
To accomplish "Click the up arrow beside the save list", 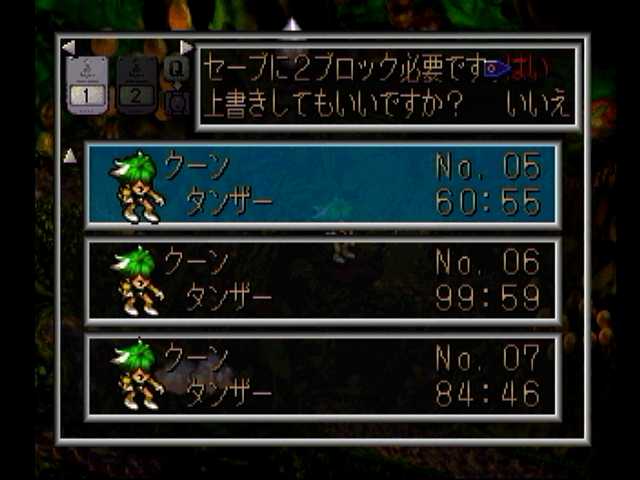I will (x=70, y=155).
